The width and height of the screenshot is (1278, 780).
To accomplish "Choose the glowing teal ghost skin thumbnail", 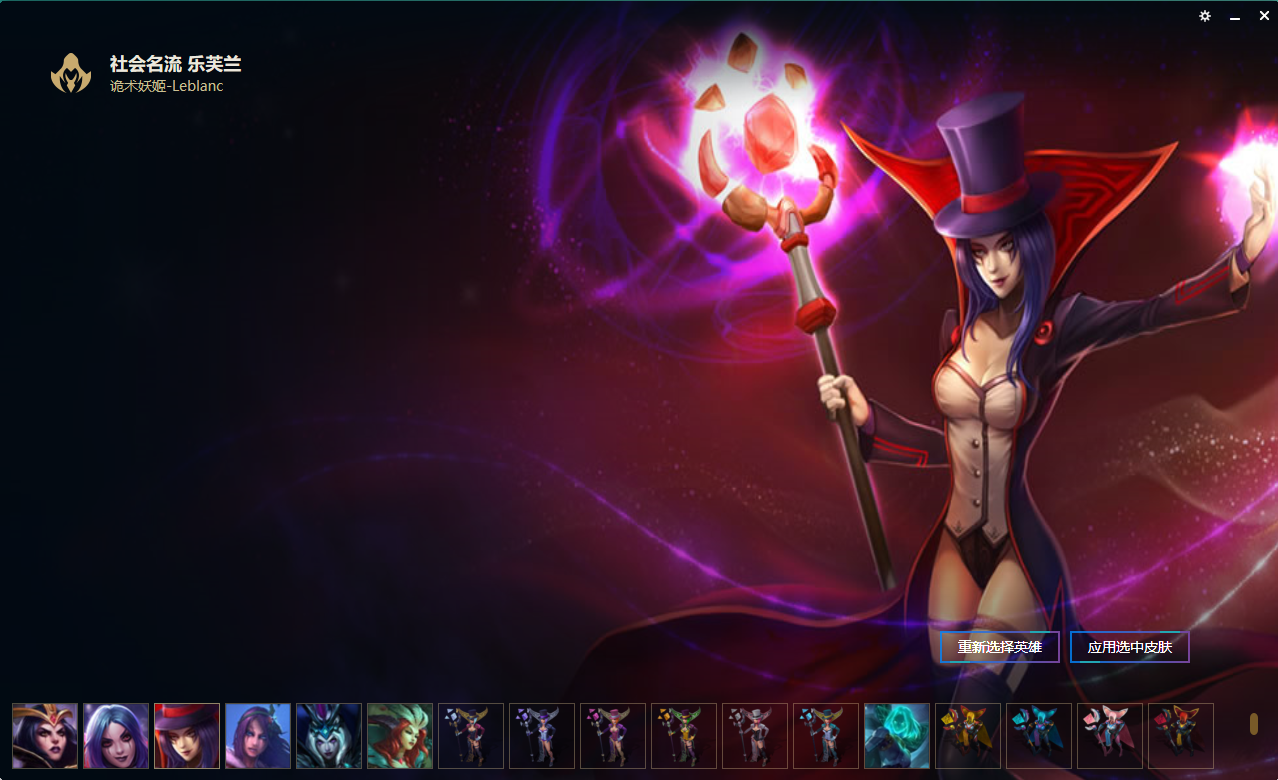I will tap(897, 736).
